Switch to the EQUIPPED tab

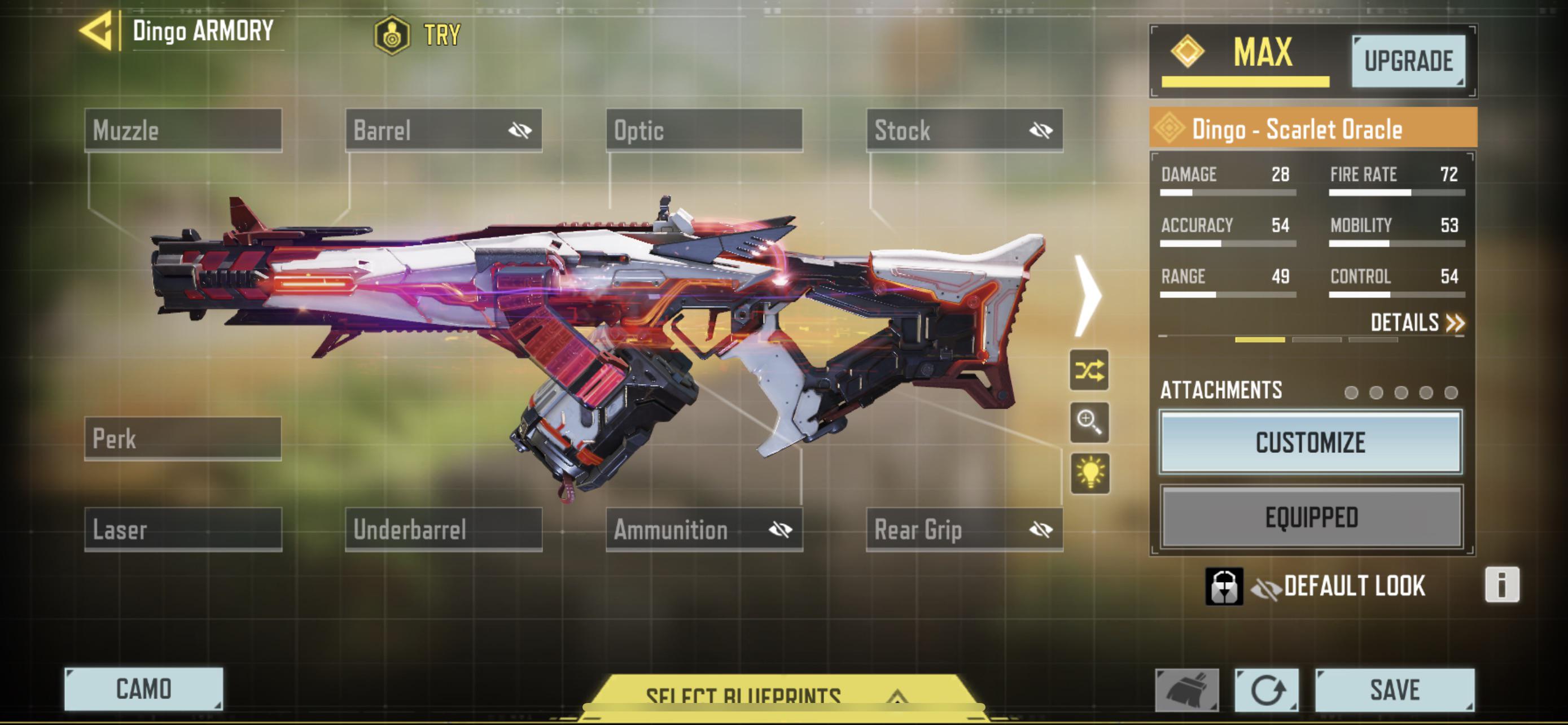tap(1309, 516)
